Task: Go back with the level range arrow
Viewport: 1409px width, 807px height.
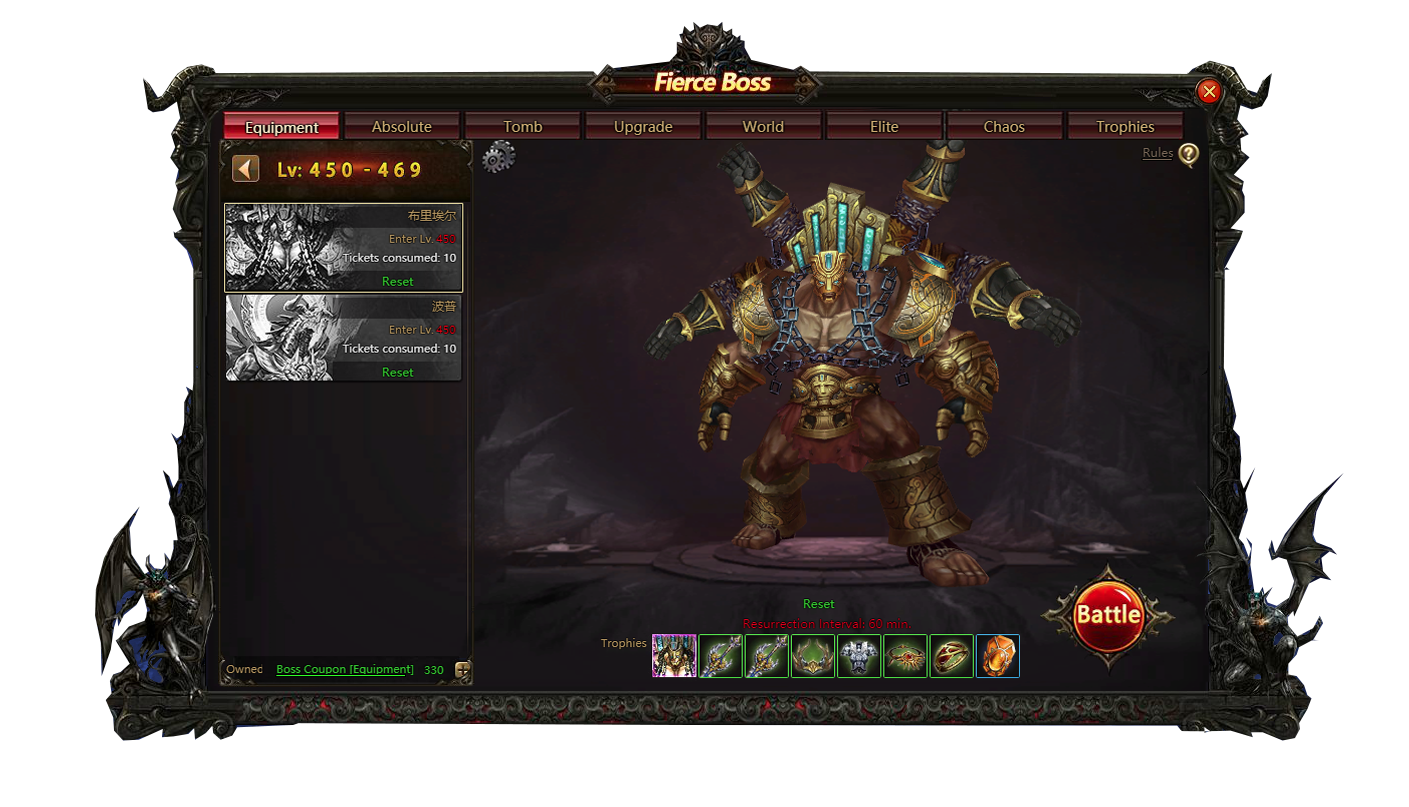Action: pos(245,169)
